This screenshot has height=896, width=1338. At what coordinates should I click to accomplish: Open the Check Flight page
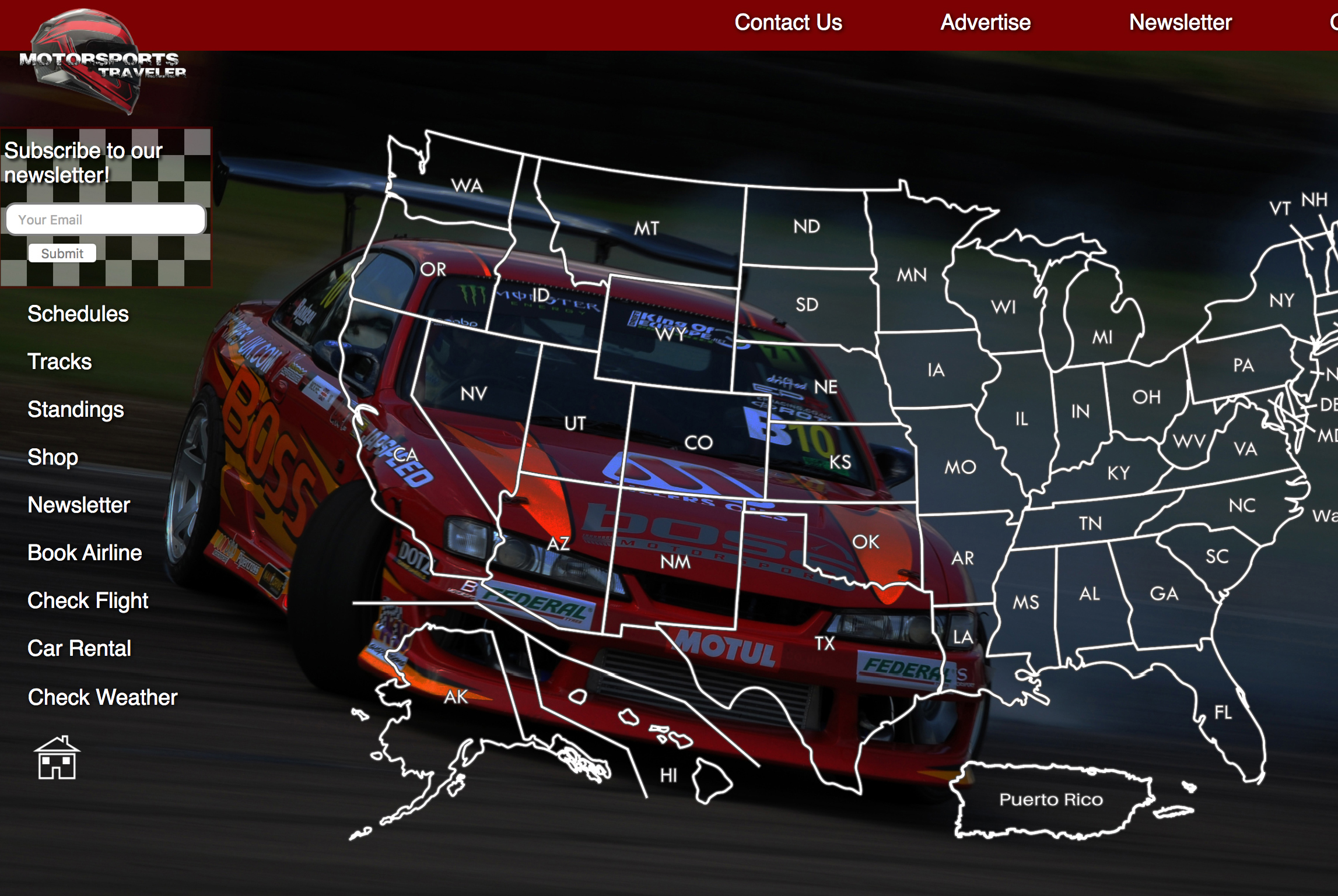click(x=88, y=601)
